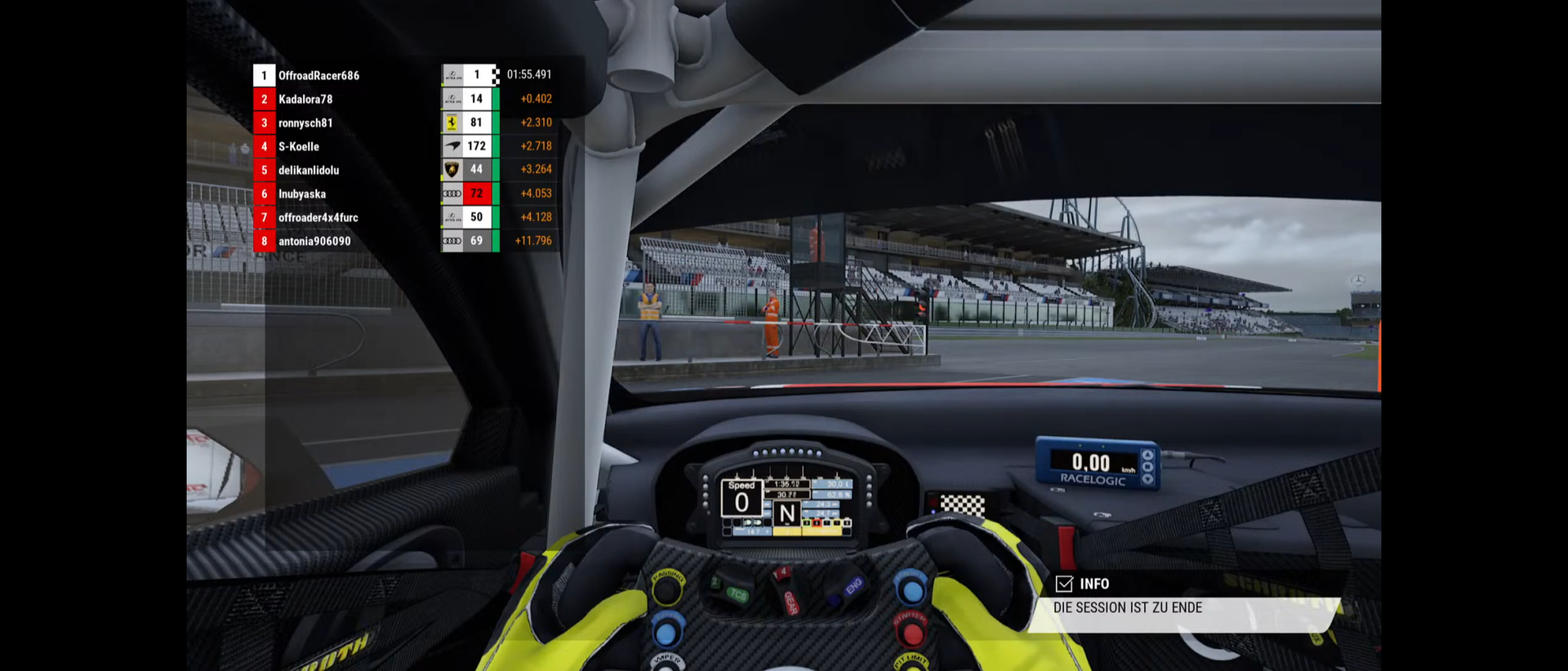
Task: Click the S-Koelle driver row
Action: (x=299, y=147)
